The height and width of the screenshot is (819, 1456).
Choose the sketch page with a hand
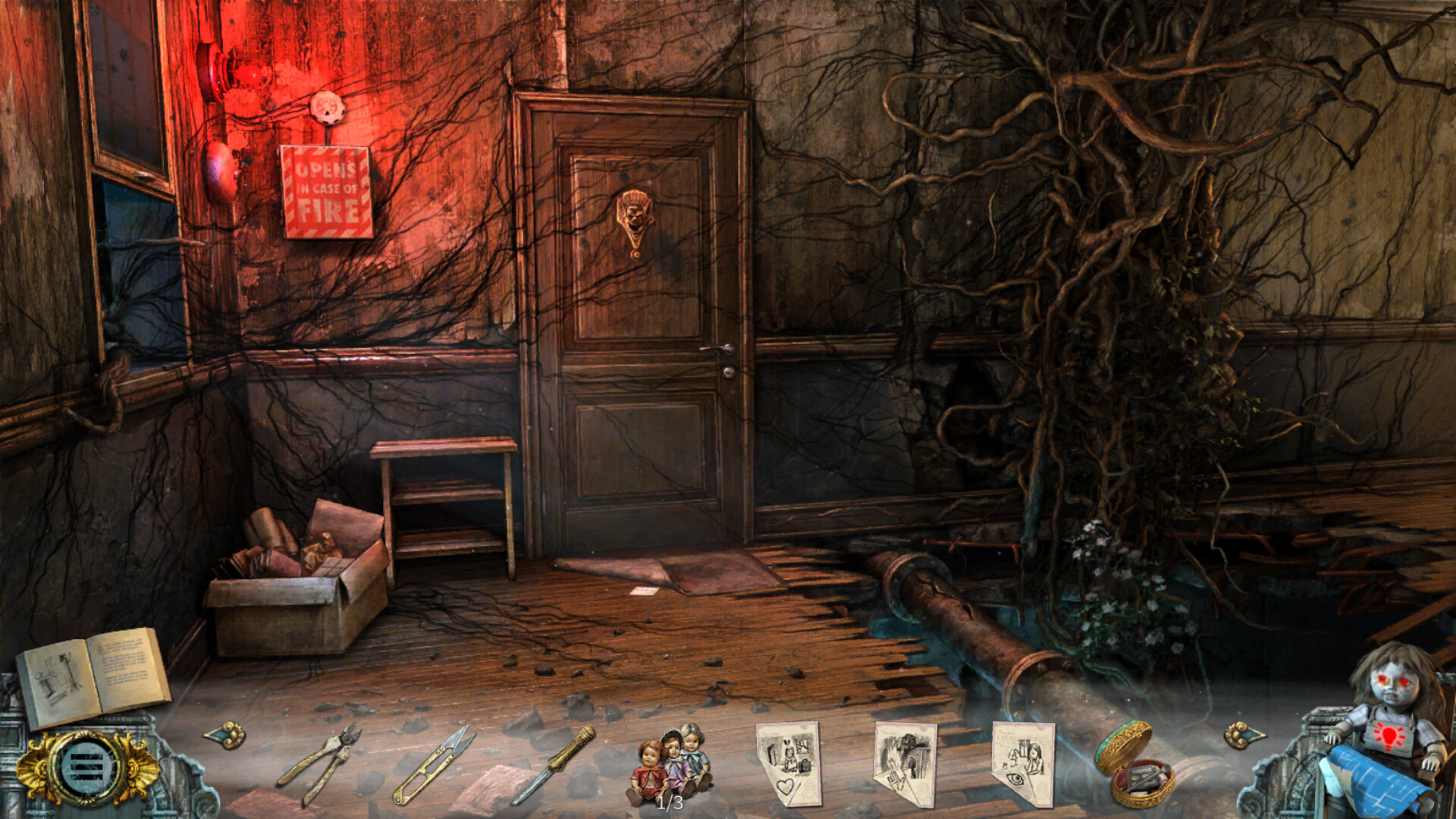tap(905, 762)
